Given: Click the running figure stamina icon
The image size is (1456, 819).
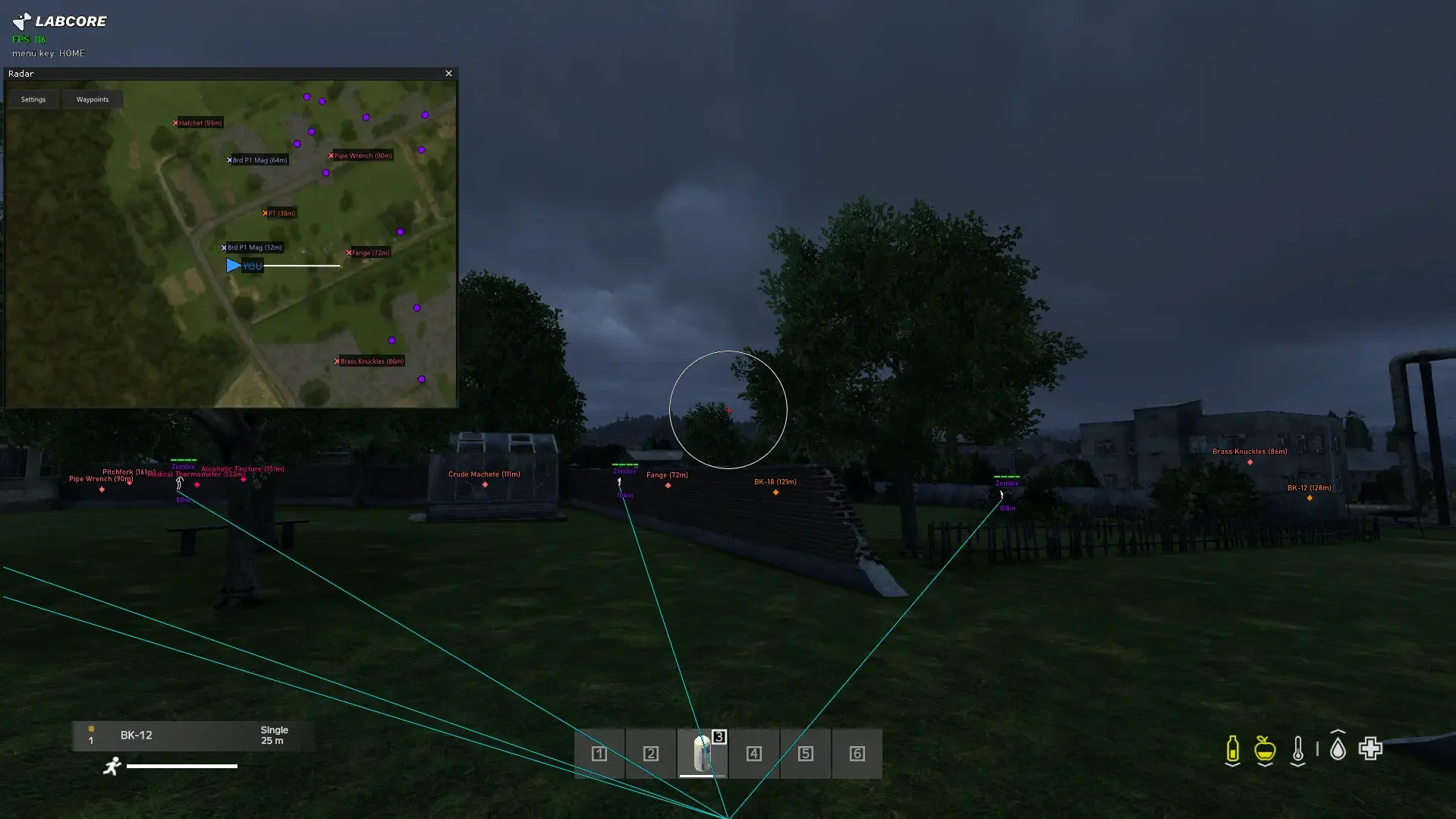Looking at the screenshot, I should coord(112,767).
